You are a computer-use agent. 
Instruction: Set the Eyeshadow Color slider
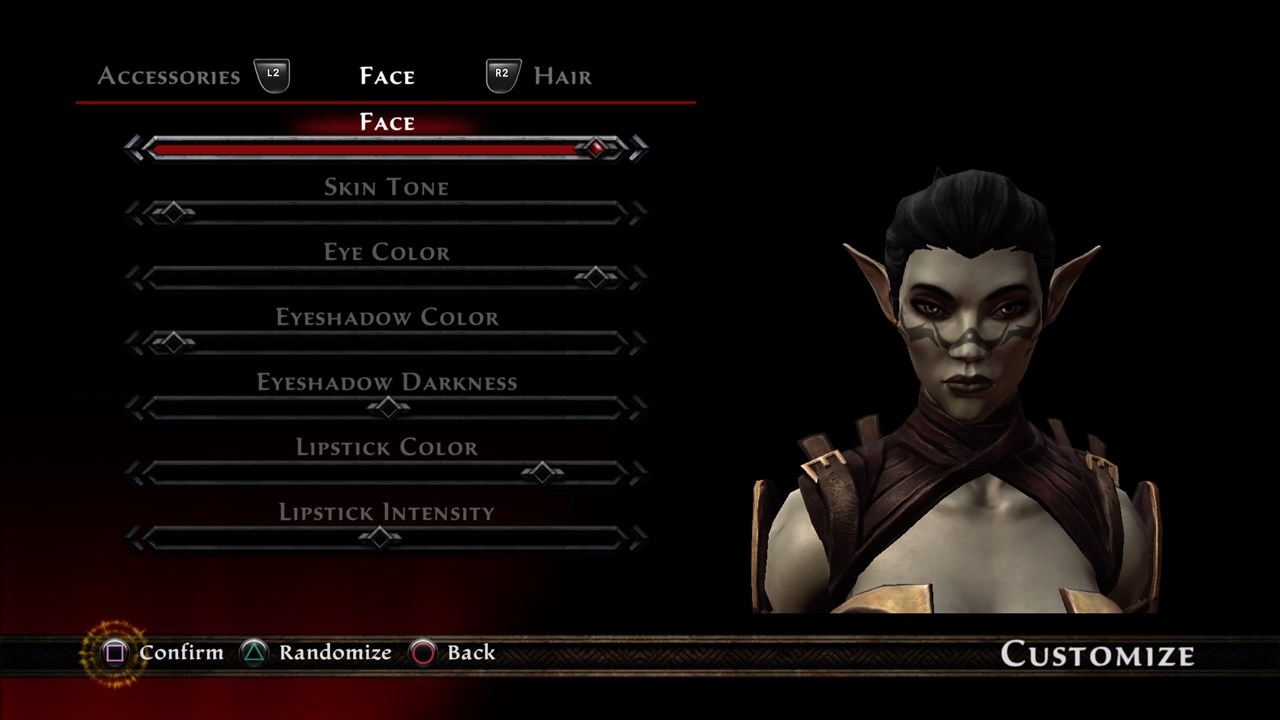click(x=174, y=343)
